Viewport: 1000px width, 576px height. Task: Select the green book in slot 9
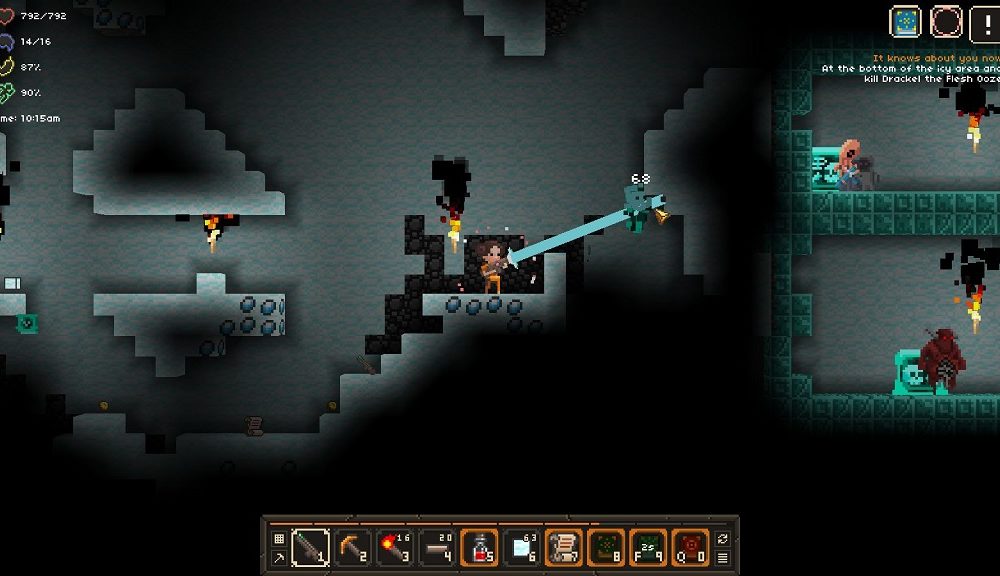click(x=649, y=547)
